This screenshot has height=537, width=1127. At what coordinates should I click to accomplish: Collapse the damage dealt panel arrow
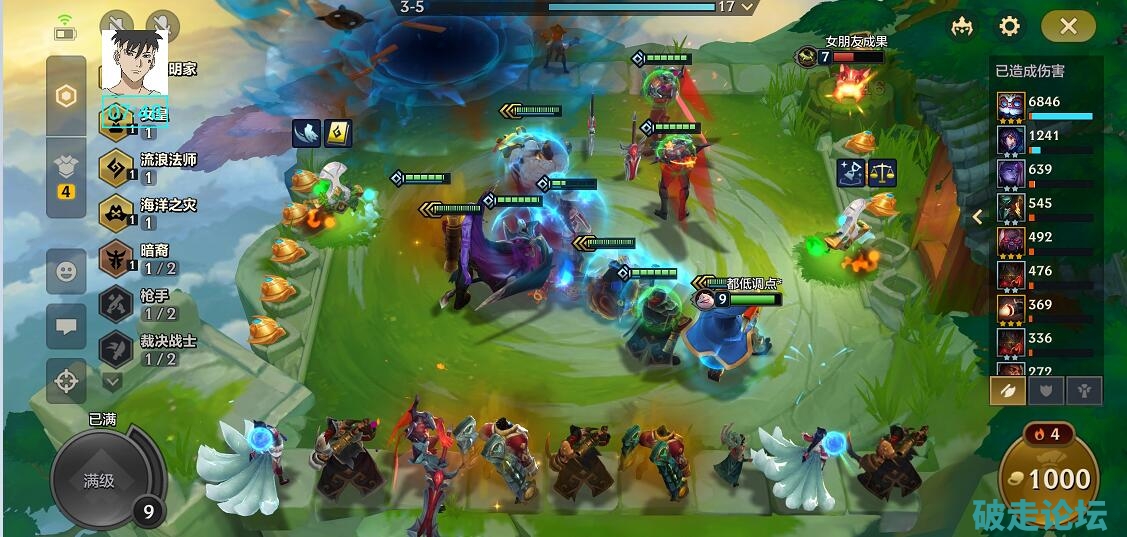(x=978, y=216)
